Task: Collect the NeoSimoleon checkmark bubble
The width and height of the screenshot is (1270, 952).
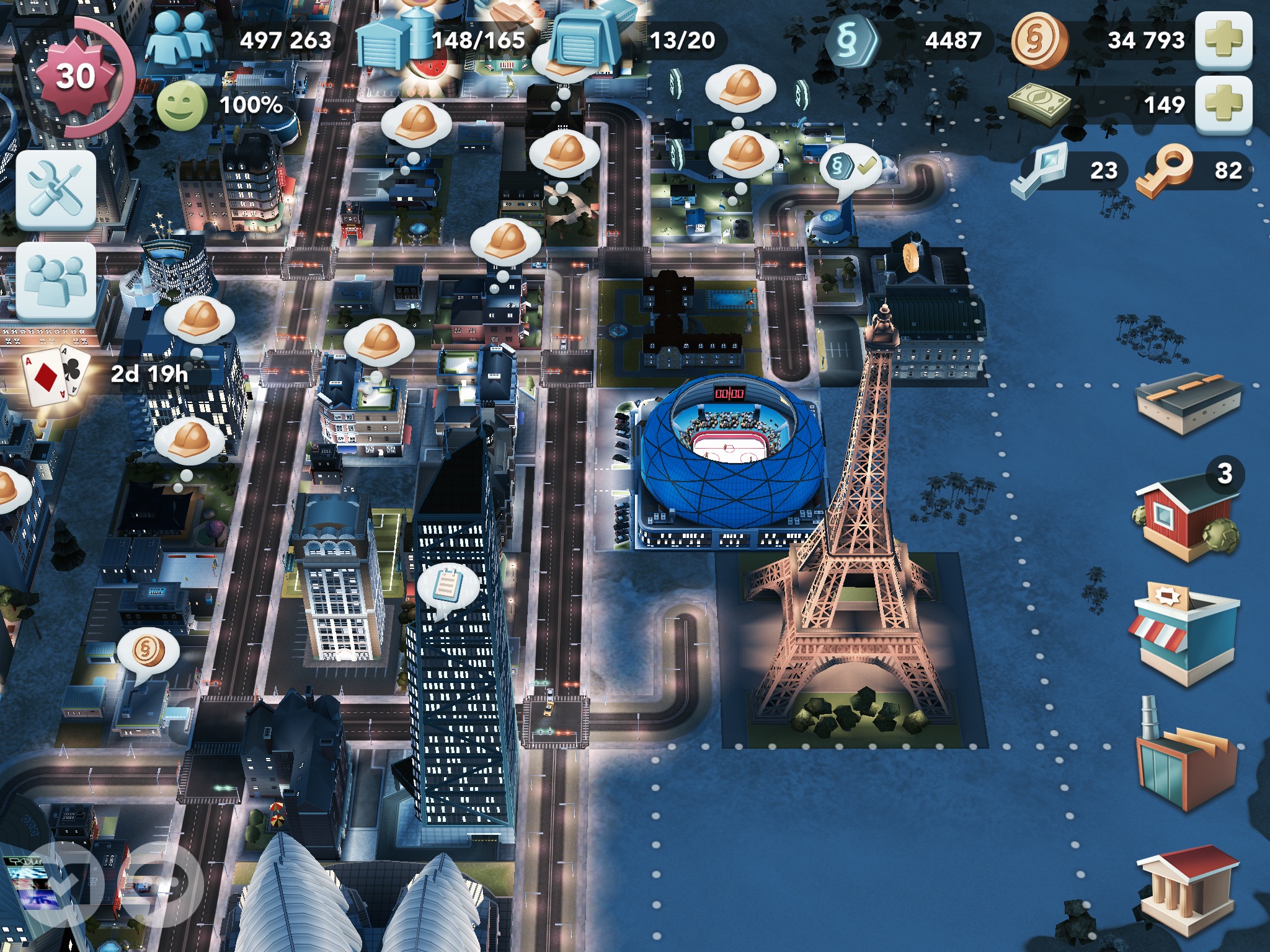Action: 850,166
